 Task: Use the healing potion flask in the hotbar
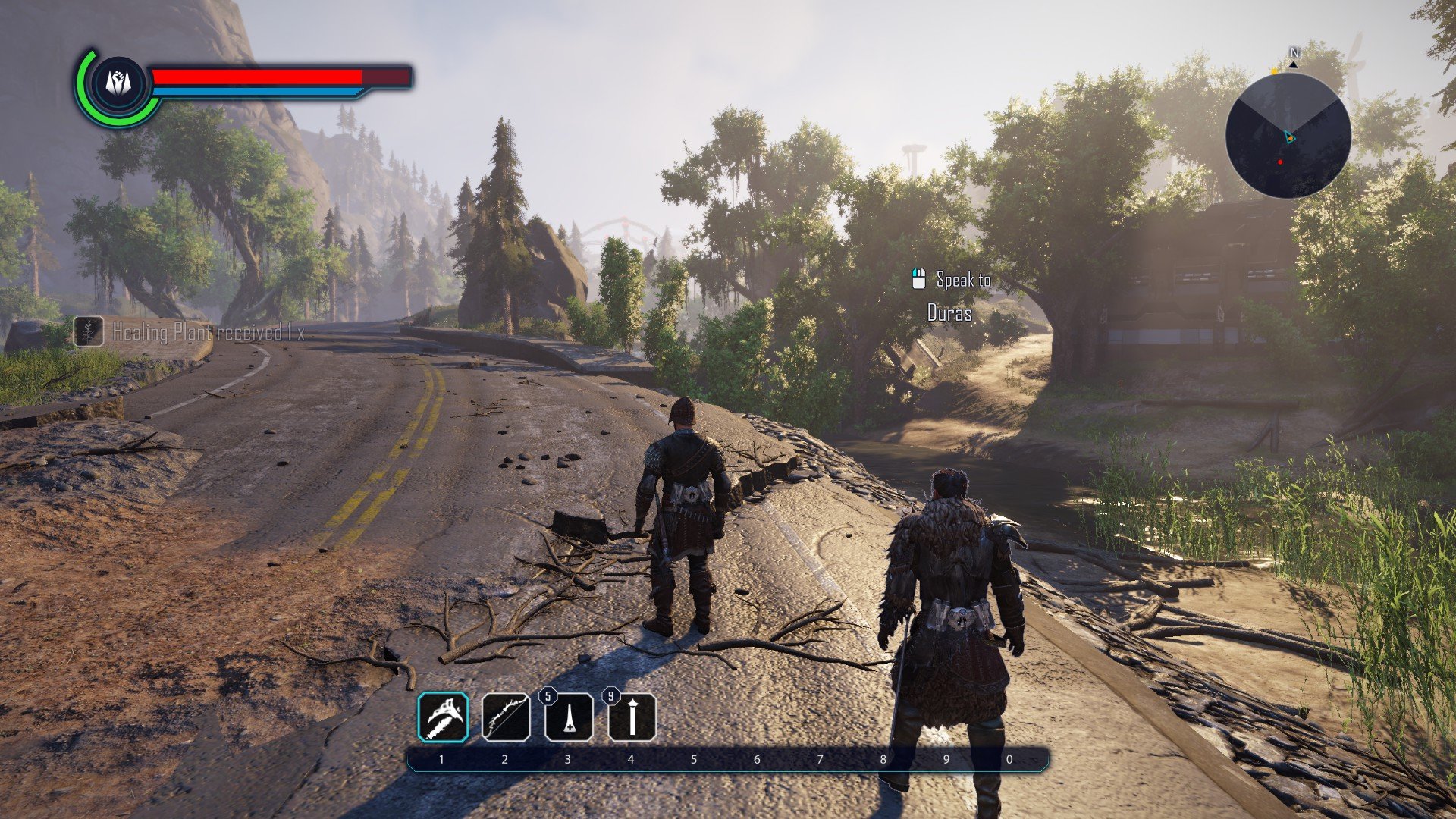tap(569, 717)
